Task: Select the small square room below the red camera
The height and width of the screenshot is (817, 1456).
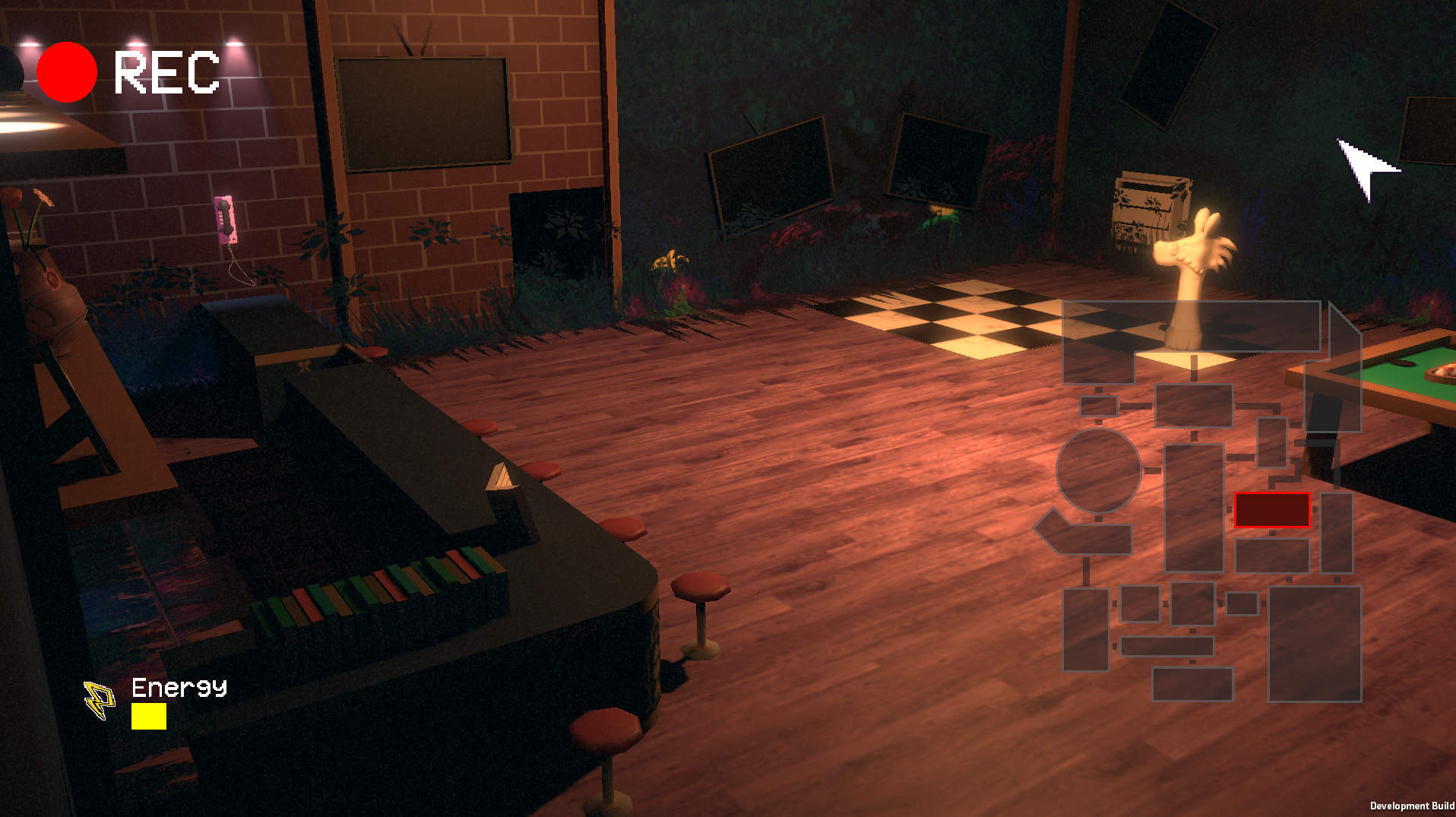Action: click(x=1272, y=554)
